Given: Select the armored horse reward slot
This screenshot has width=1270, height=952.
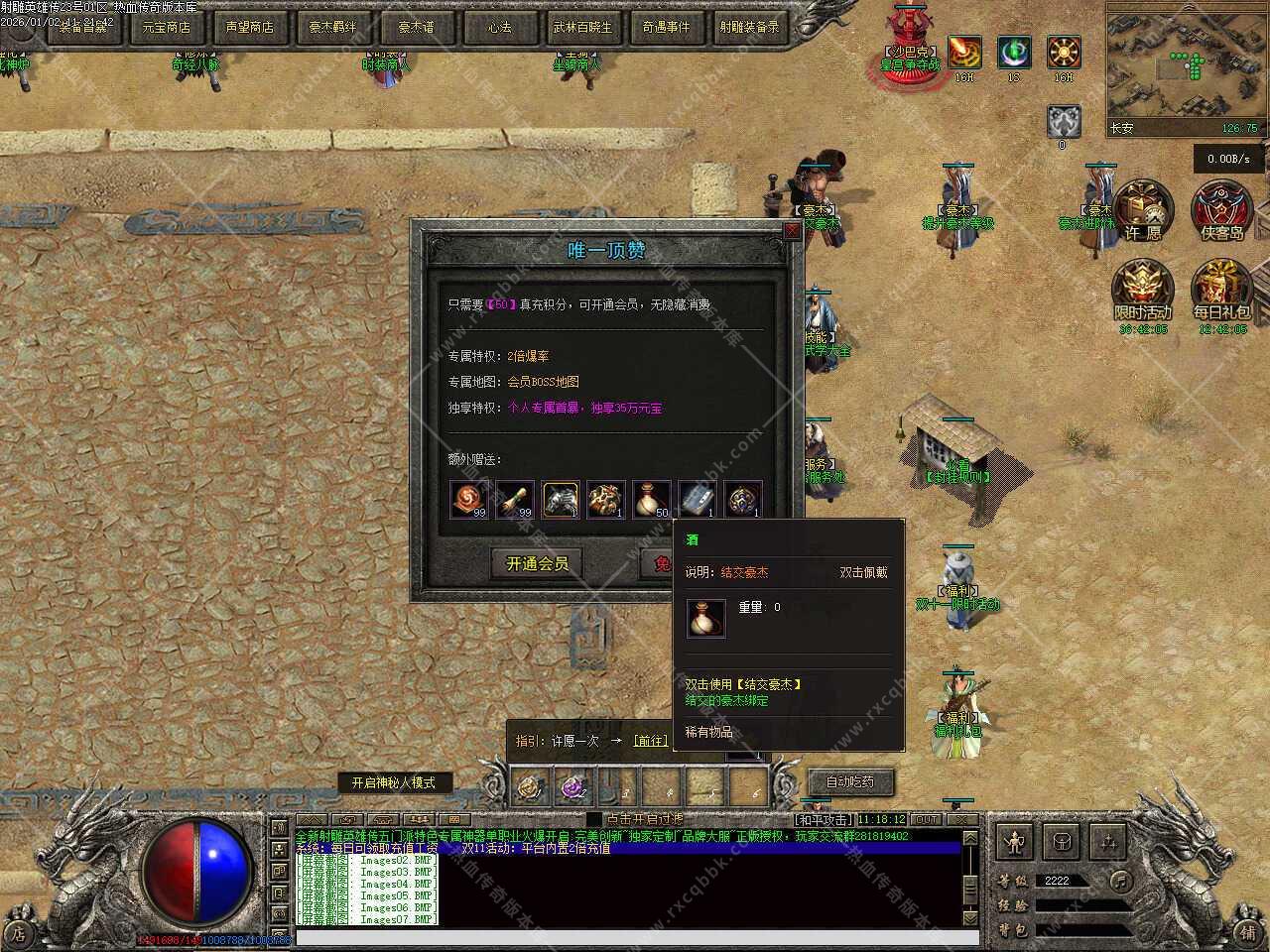Looking at the screenshot, I should pos(561,499).
